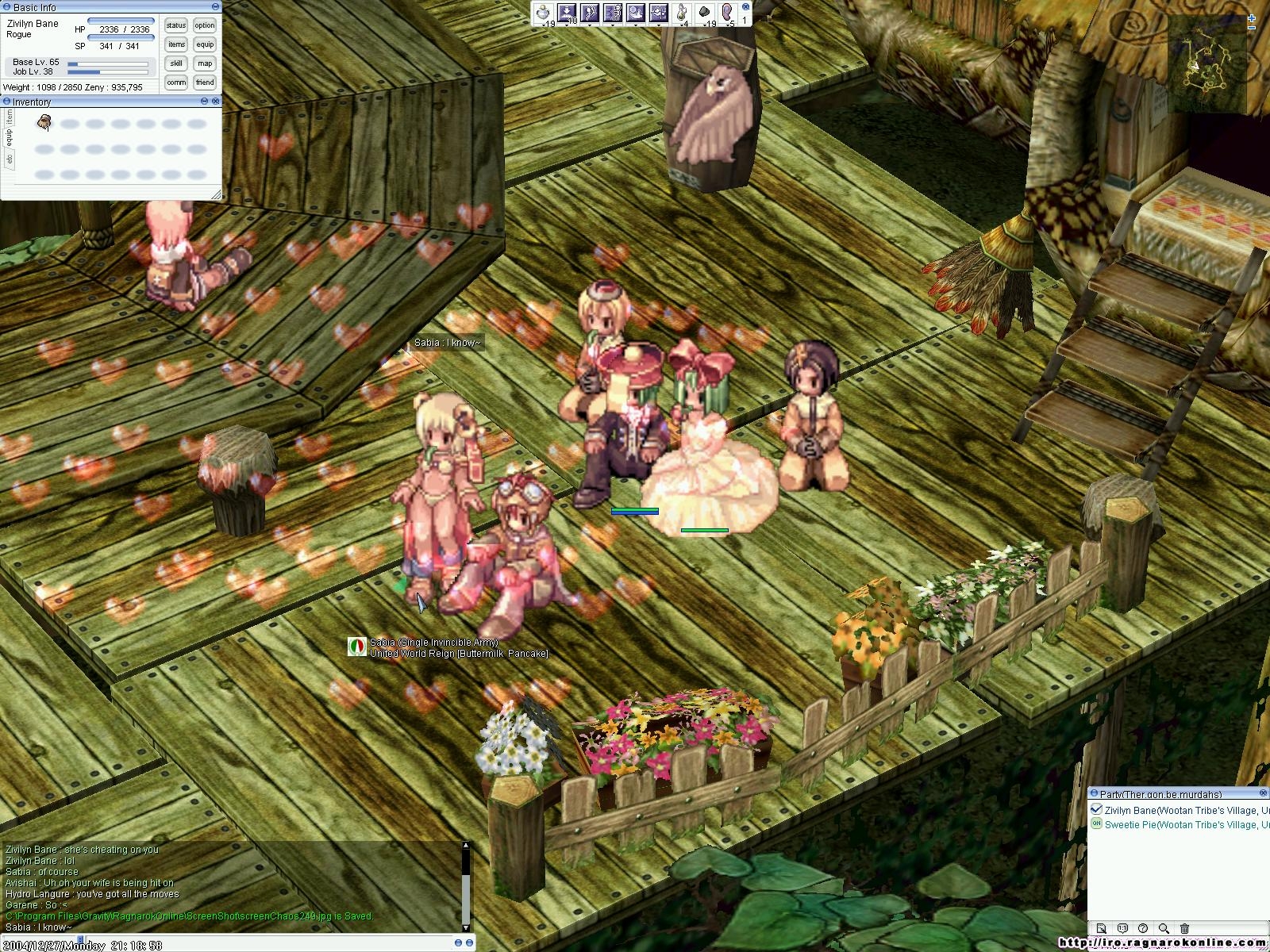
Task: Activate the ear-shaped item hotkey slot
Action: click(726, 13)
